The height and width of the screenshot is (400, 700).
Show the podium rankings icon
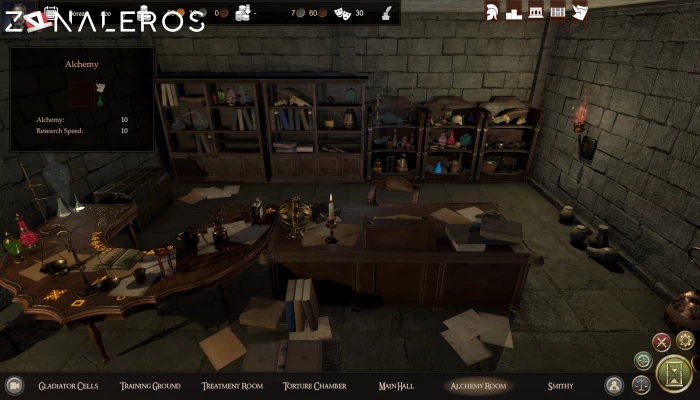[514, 12]
